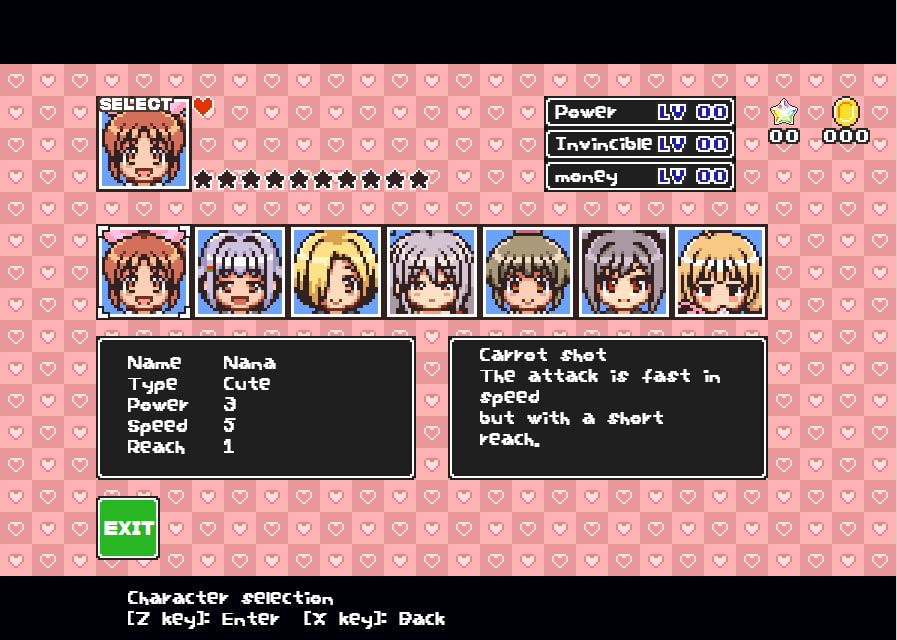The width and height of the screenshot is (897, 640).
Task: Select the Power level upgrade row
Action: [640, 112]
